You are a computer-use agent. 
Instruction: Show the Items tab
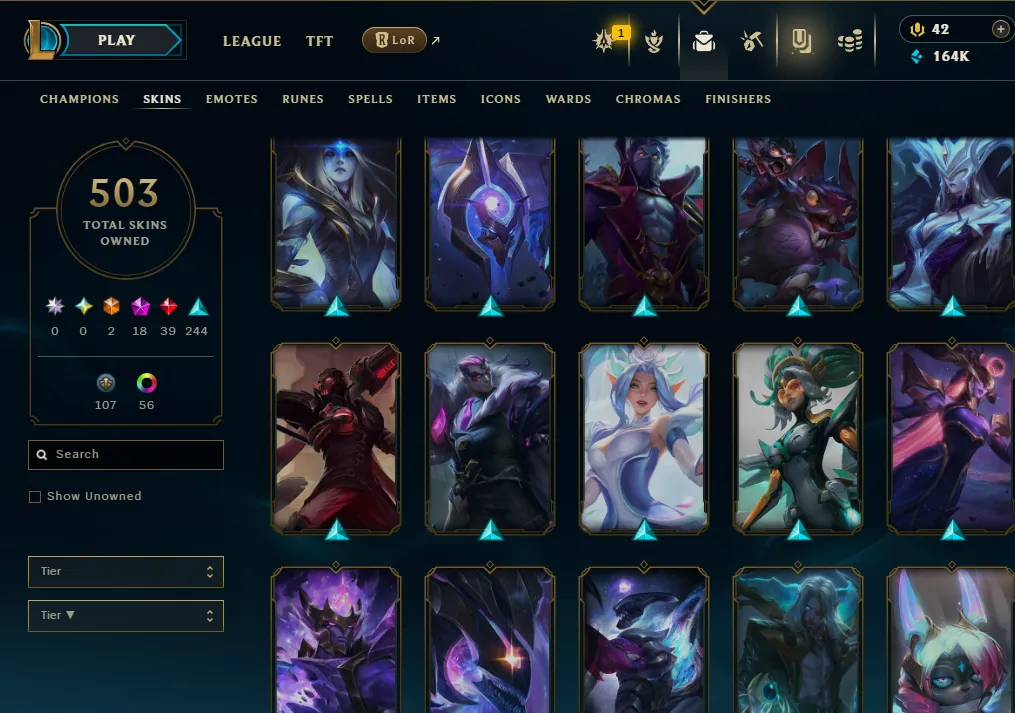(x=437, y=99)
